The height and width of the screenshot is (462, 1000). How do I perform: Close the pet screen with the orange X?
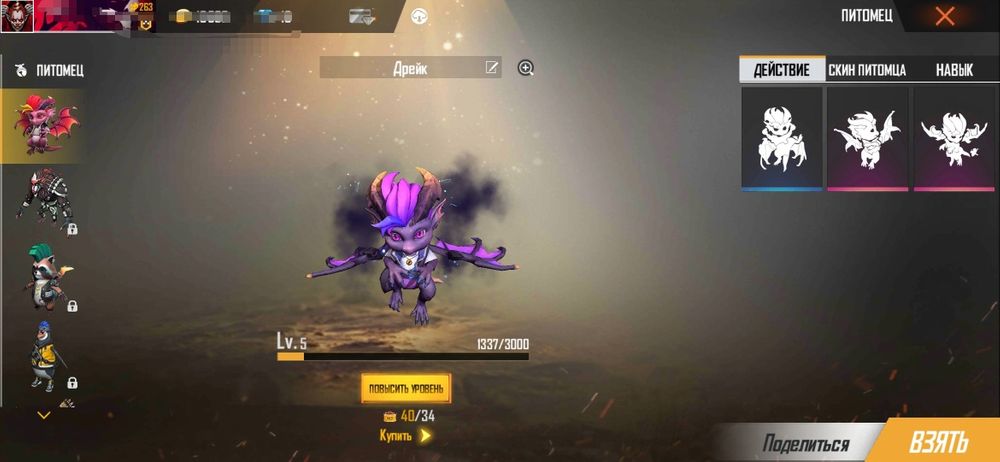(x=944, y=16)
